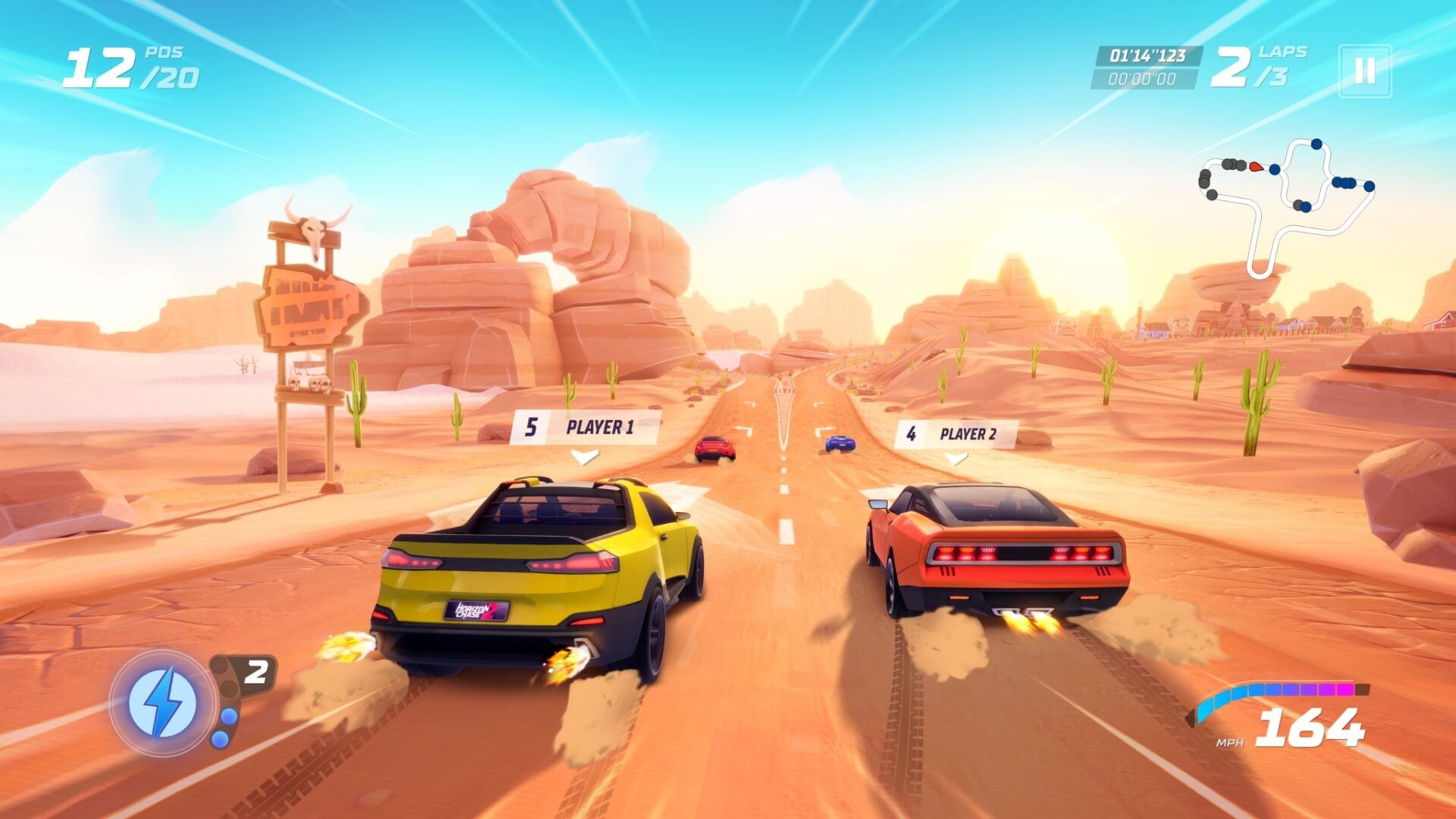Toggle the upper blue nitro dot indicator
This screenshot has height=819, width=1456.
[x=229, y=716]
